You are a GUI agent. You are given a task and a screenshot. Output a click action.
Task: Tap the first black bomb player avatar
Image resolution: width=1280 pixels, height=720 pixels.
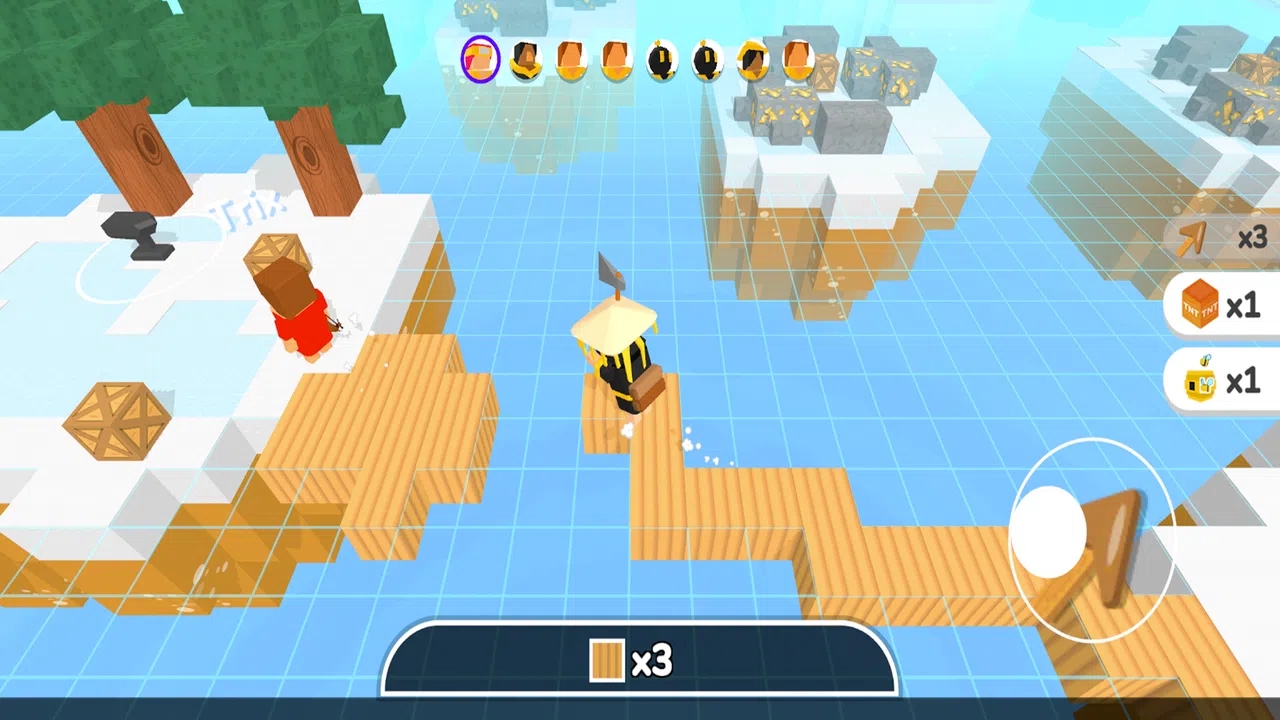pyautogui.click(x=663, y=60)
